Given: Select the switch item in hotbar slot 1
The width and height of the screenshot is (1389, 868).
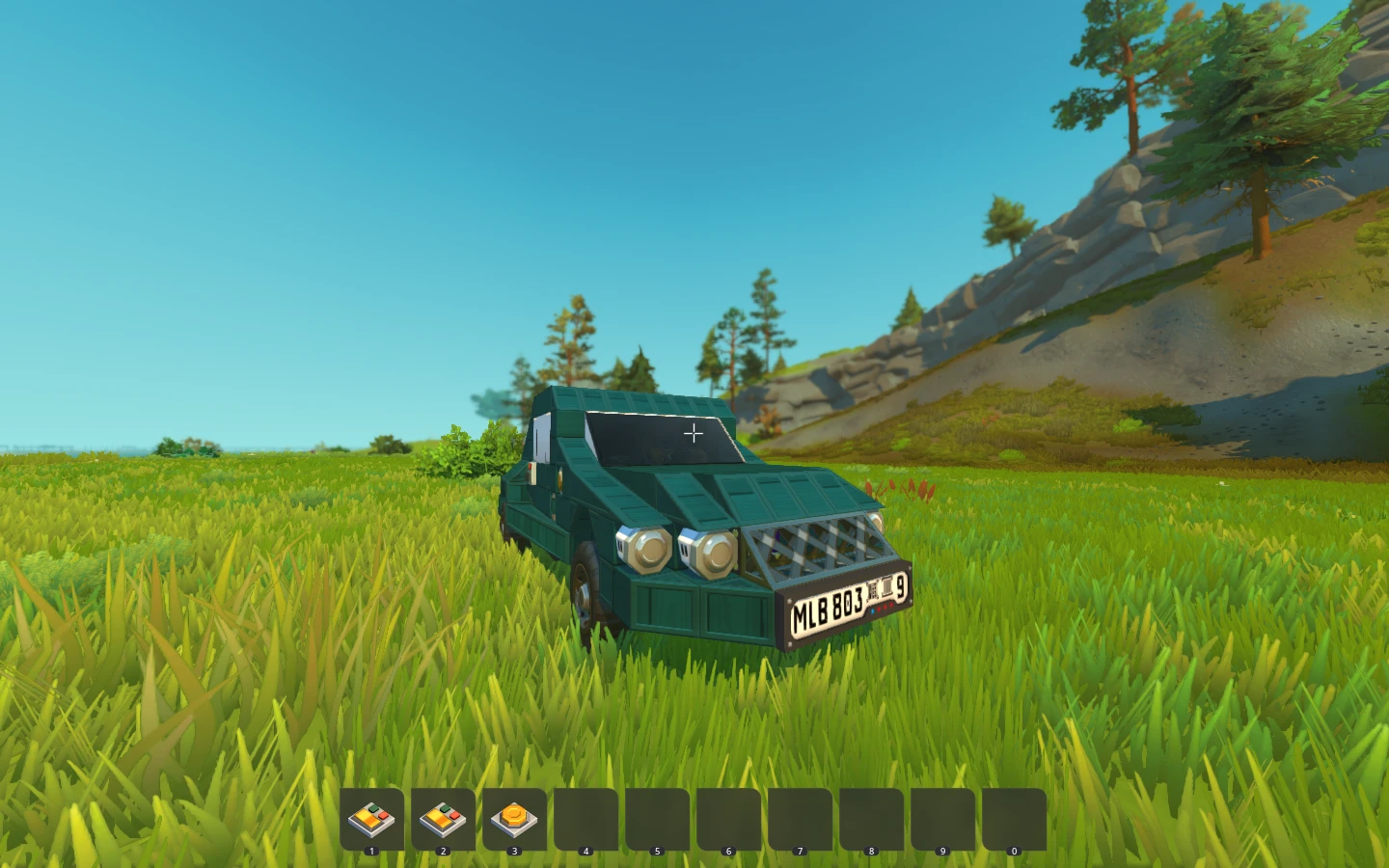Looking at the screenshot, I should [373, 817].
